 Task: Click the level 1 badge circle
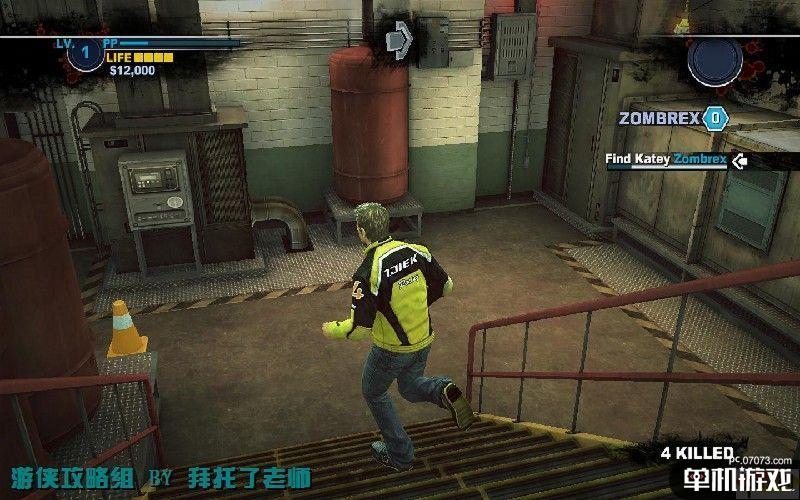pos(84,50)
